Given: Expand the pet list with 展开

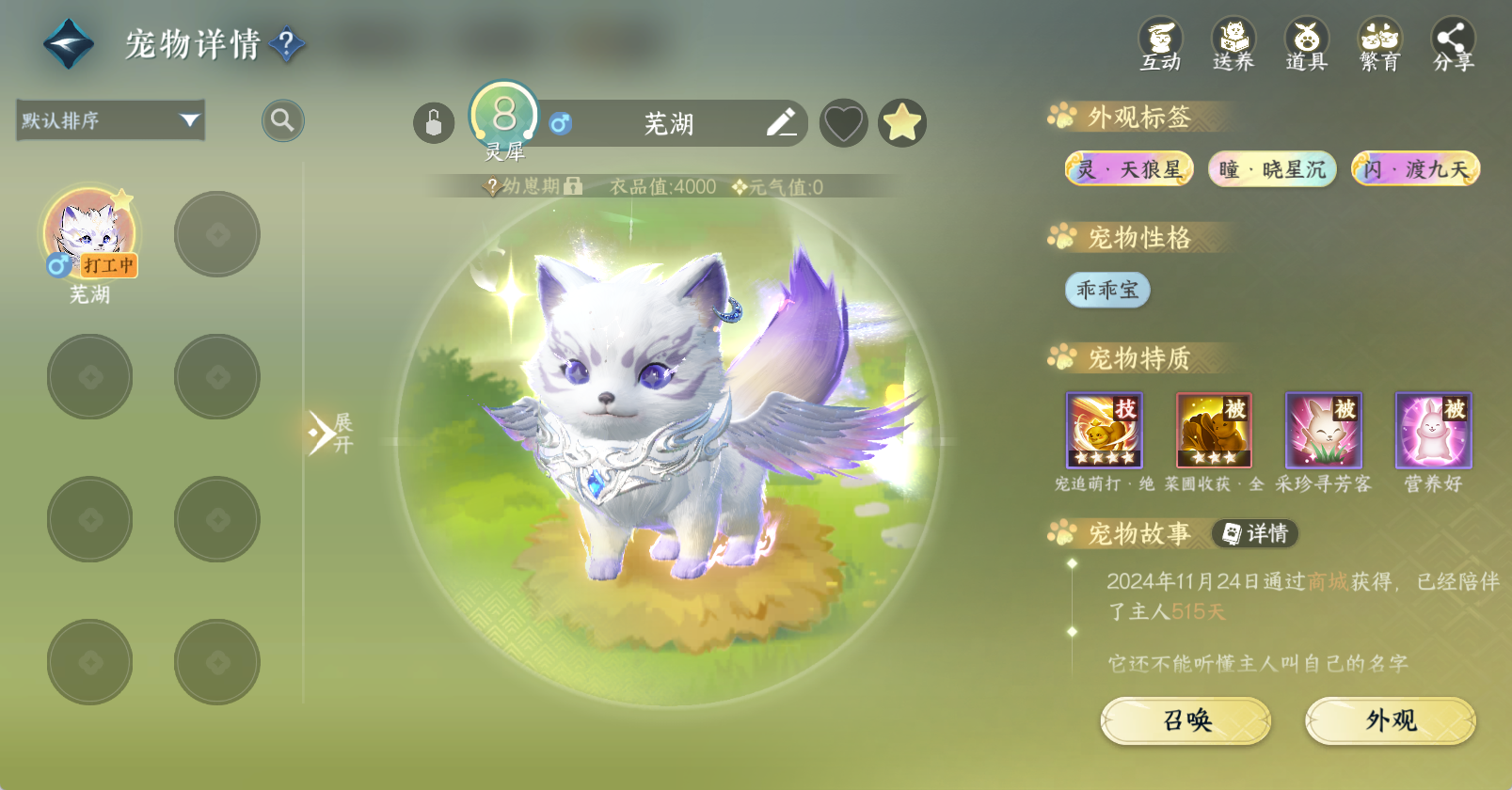Looking at the screenshot, I should point(330,433).
